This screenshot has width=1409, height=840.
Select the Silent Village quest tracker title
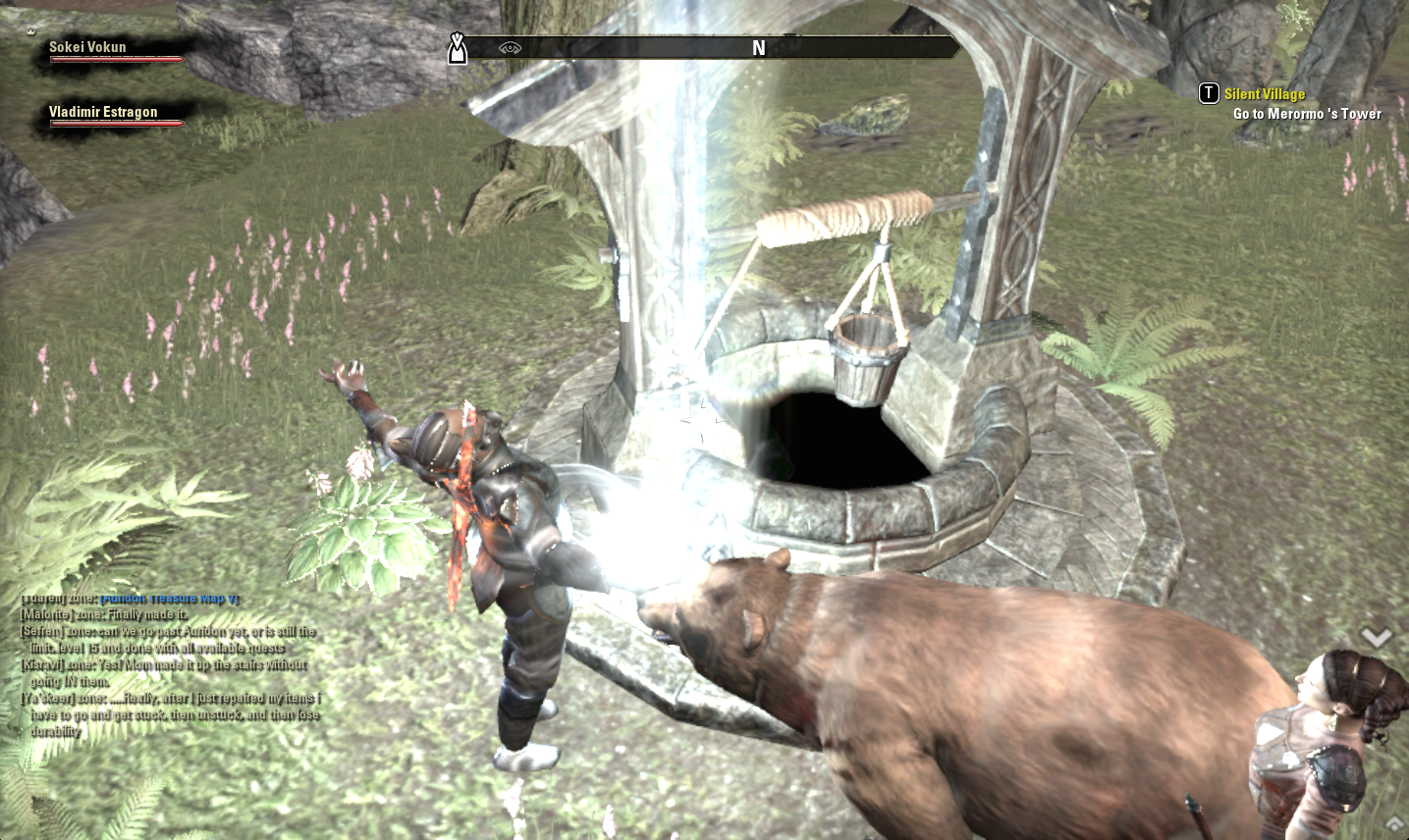pyautogui.click(x=1264, y=94)
